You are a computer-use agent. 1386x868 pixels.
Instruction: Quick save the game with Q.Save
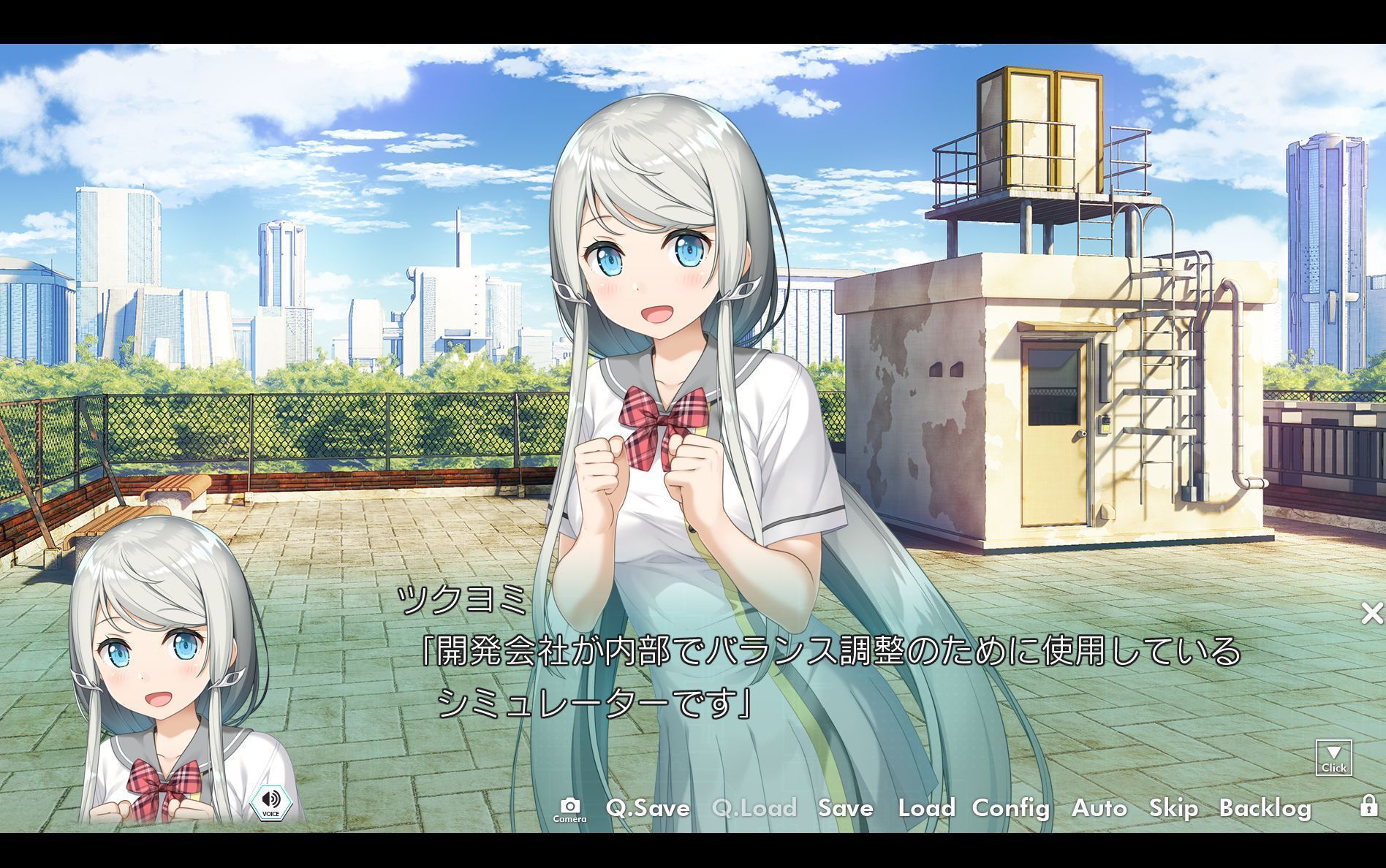(x=646, y=809)
